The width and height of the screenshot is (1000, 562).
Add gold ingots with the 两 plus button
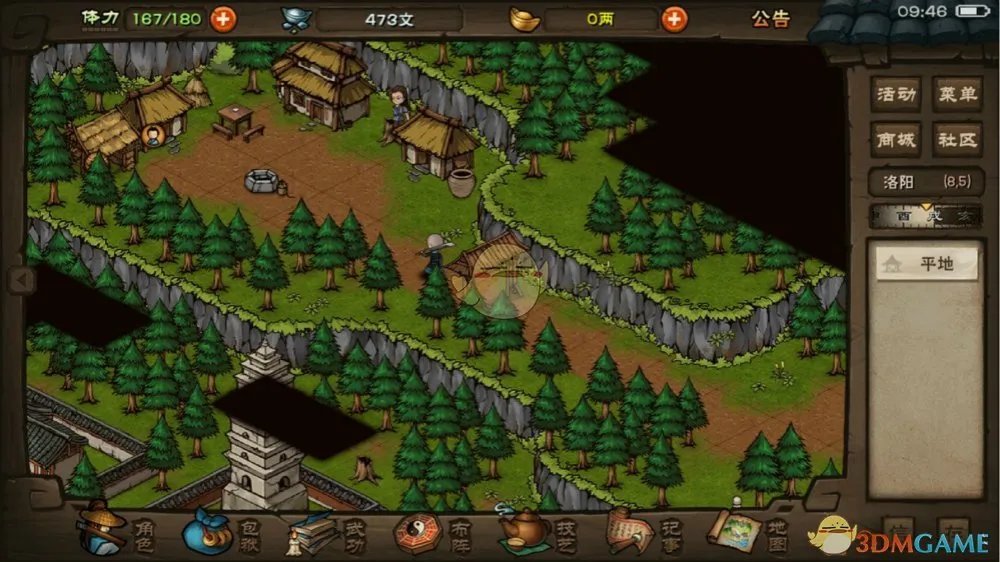pyautogui.click(x=675, y=19)
